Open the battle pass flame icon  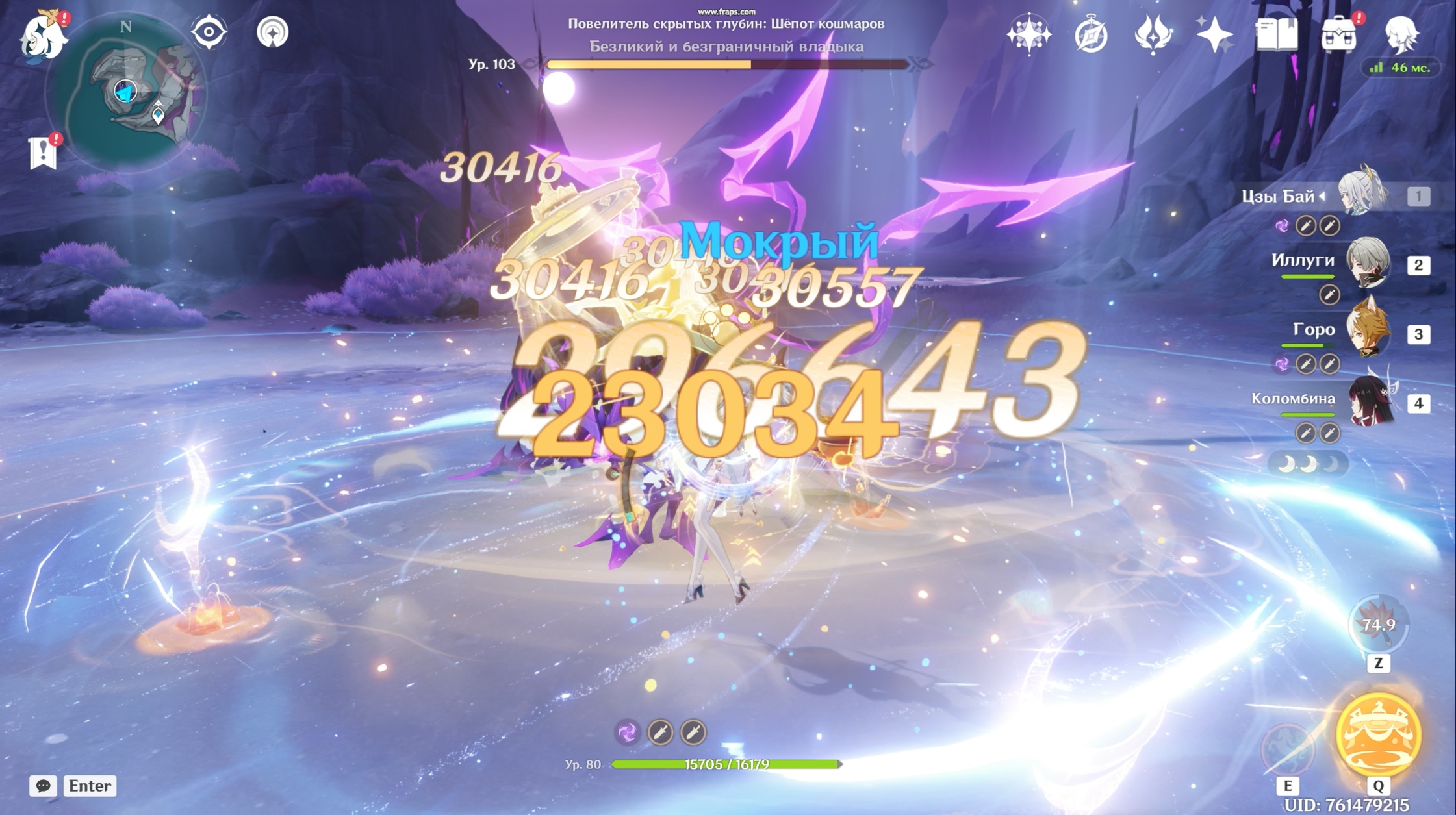tap(1153, 34)
